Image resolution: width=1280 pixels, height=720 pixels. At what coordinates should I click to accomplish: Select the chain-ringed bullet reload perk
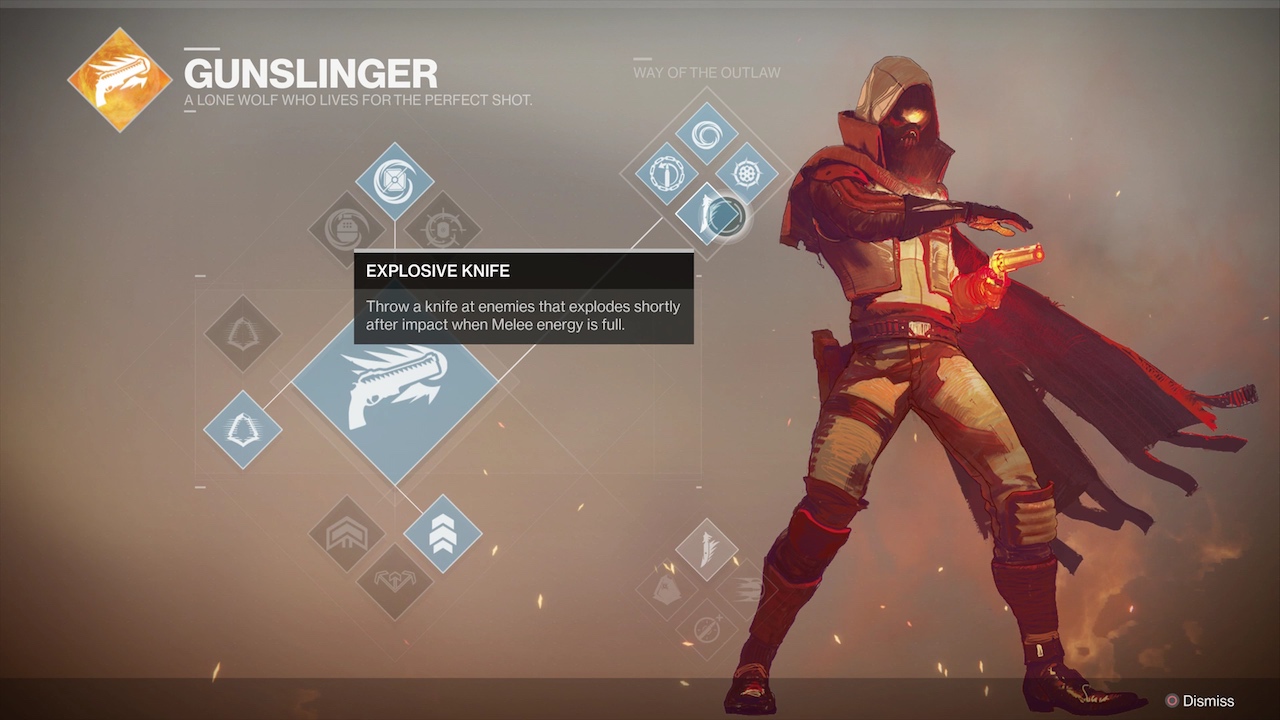point(666,174)
